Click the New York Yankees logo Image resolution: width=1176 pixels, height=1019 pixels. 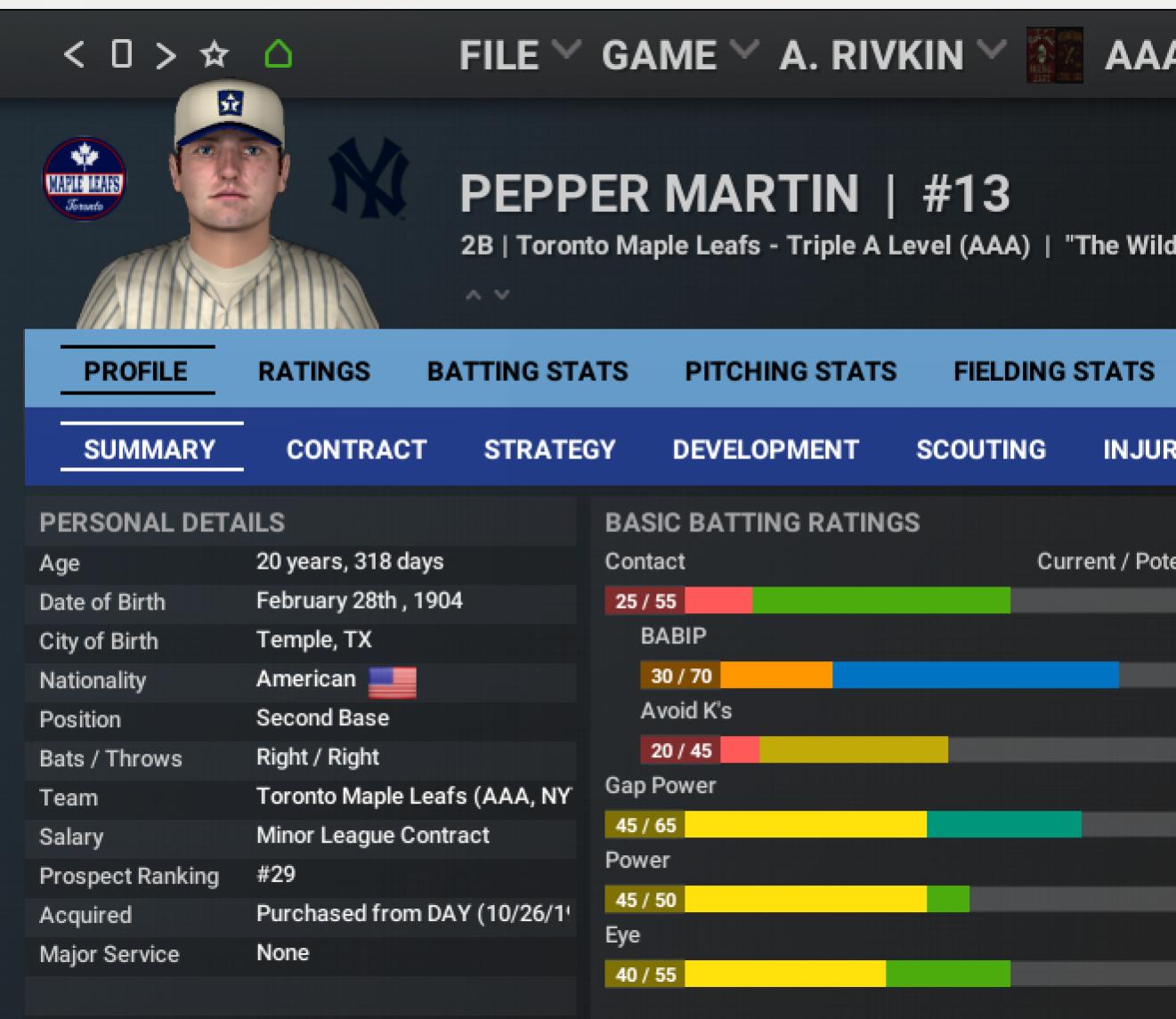tap(369, 179)
